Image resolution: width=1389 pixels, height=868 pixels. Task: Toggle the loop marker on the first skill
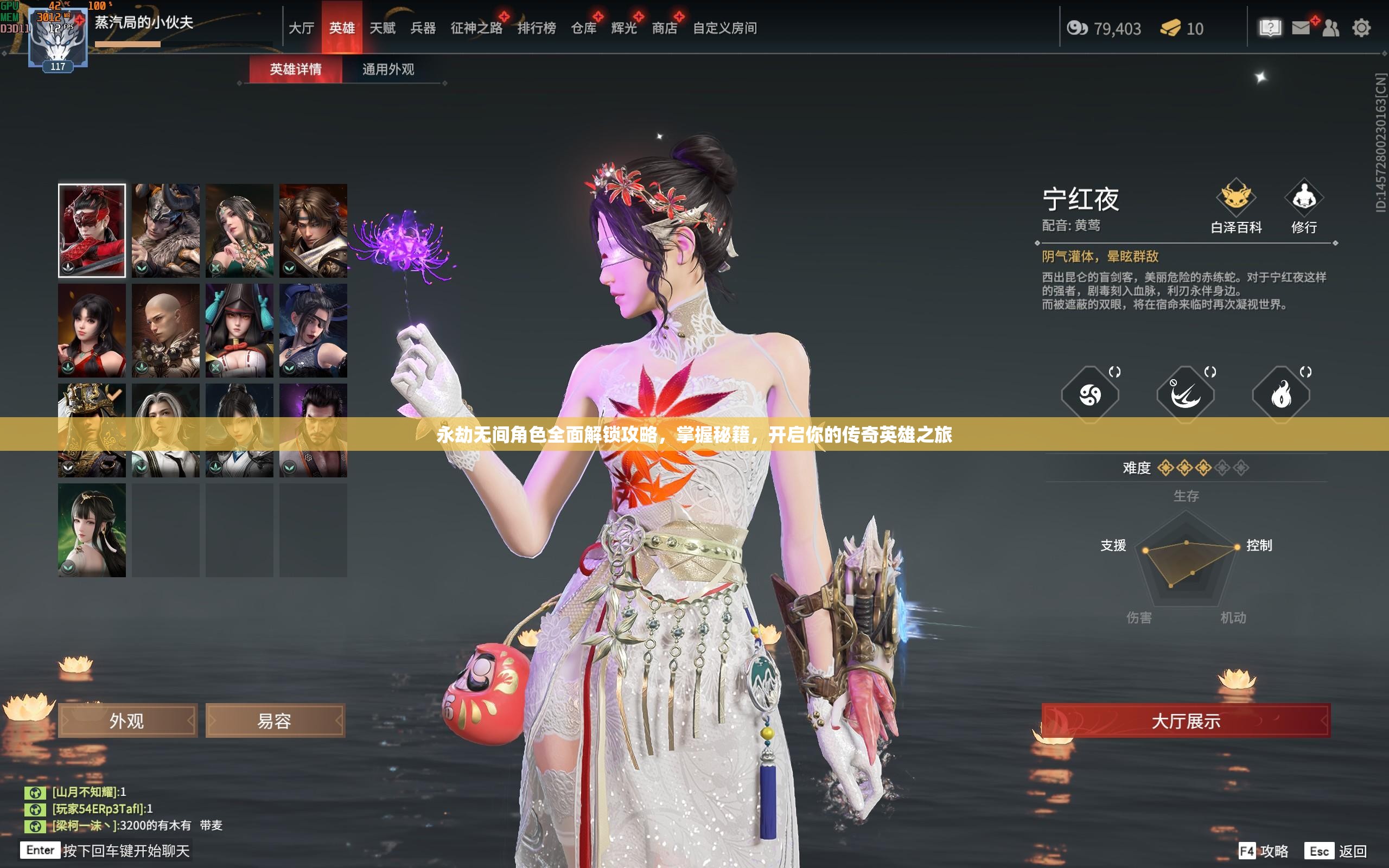coord(1115,372)
